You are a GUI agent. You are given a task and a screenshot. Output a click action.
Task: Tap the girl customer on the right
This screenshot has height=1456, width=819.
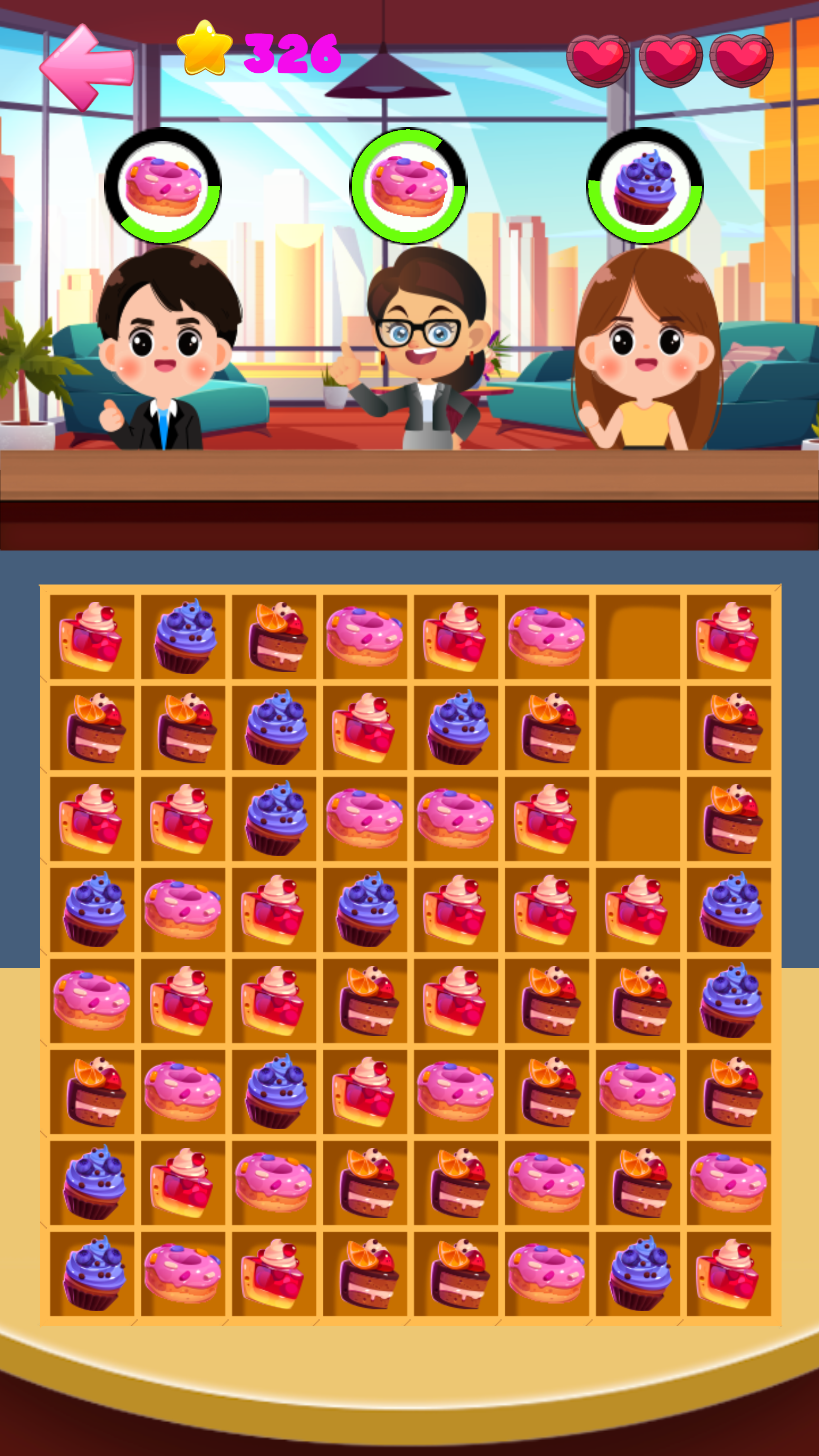click(644, 350)
